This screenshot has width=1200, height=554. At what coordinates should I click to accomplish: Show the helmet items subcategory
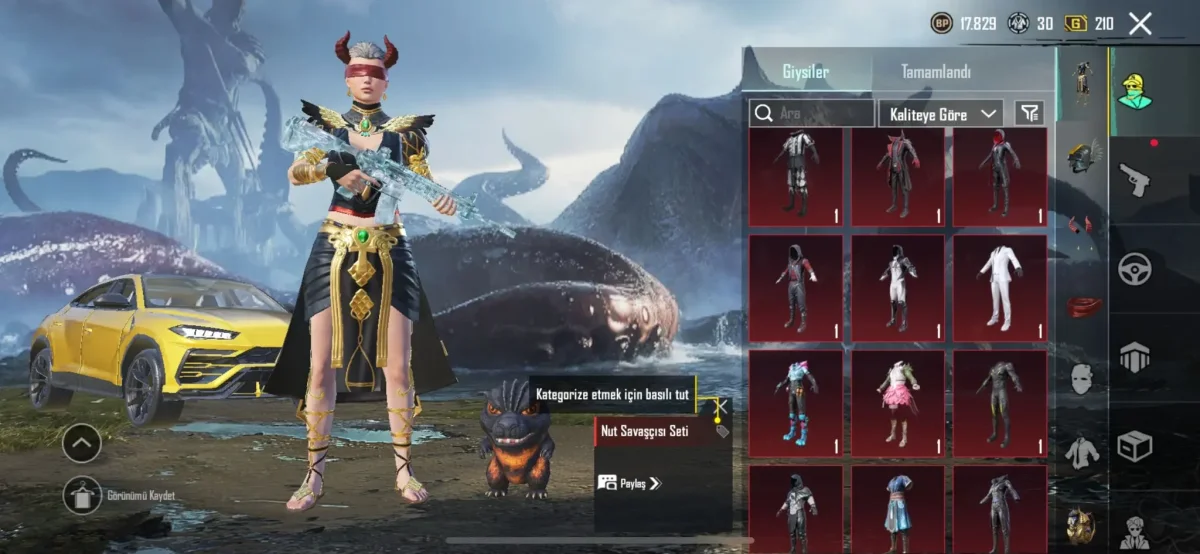(1082, 157)
